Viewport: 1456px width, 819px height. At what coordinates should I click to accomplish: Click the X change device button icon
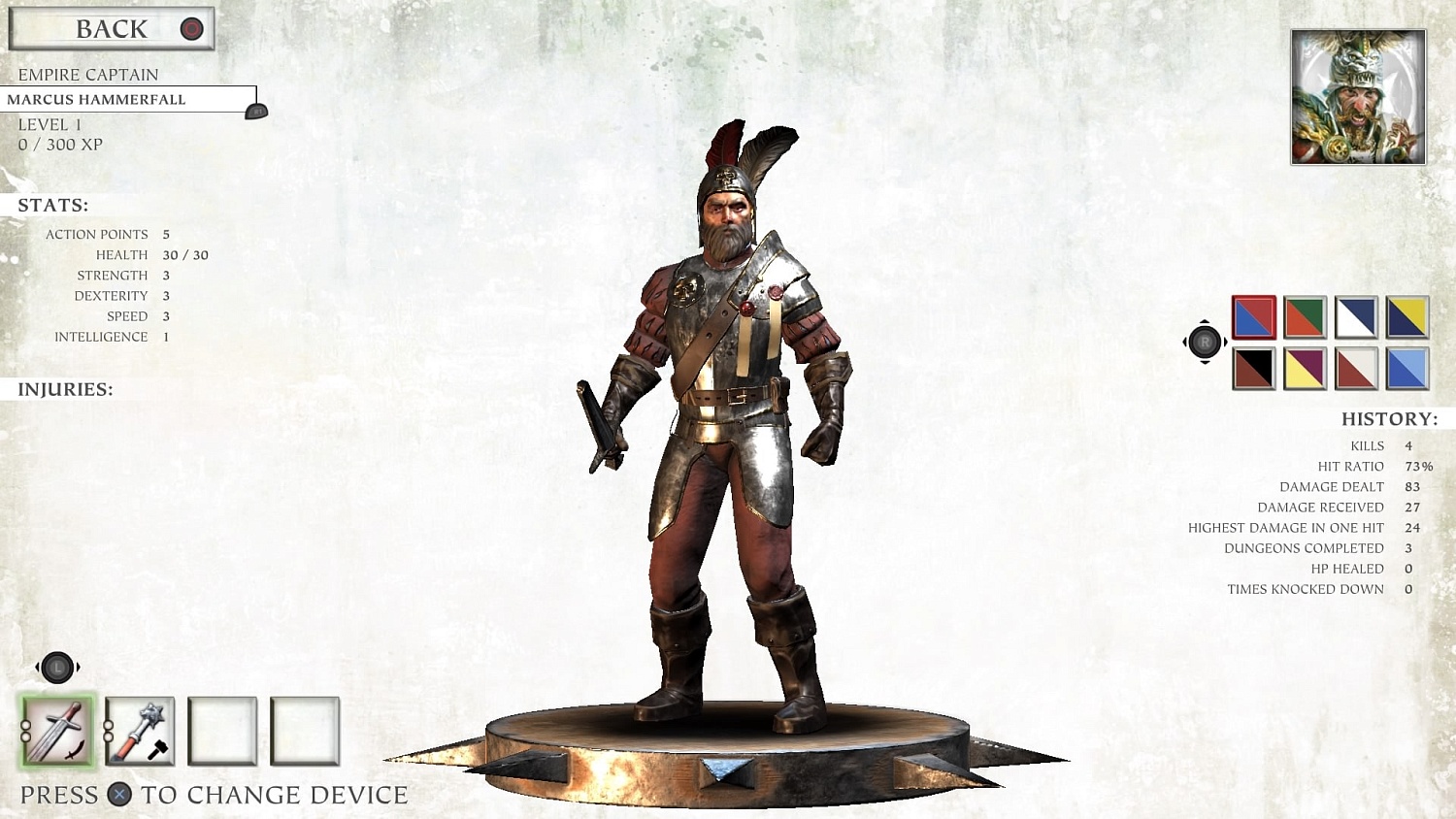(118, 795)
